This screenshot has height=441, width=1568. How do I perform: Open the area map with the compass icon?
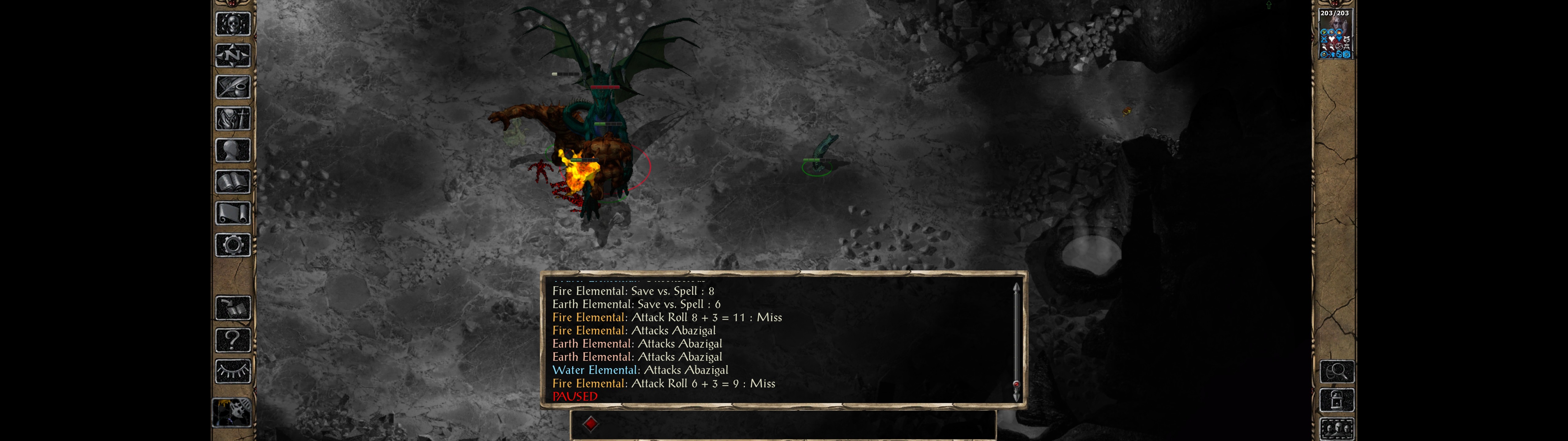(232, 55)
